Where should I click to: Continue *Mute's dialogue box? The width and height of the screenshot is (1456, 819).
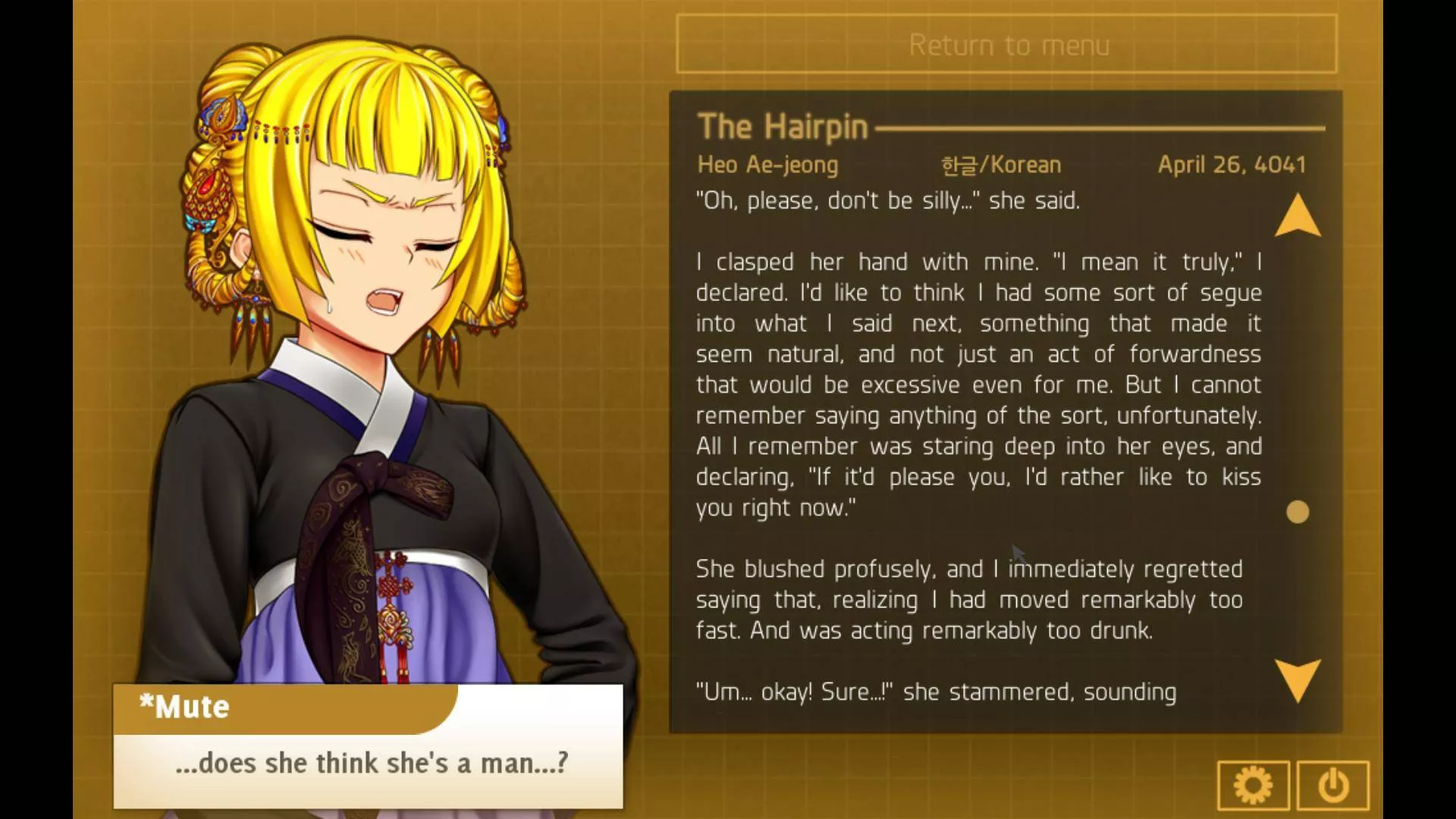point(369,763)
